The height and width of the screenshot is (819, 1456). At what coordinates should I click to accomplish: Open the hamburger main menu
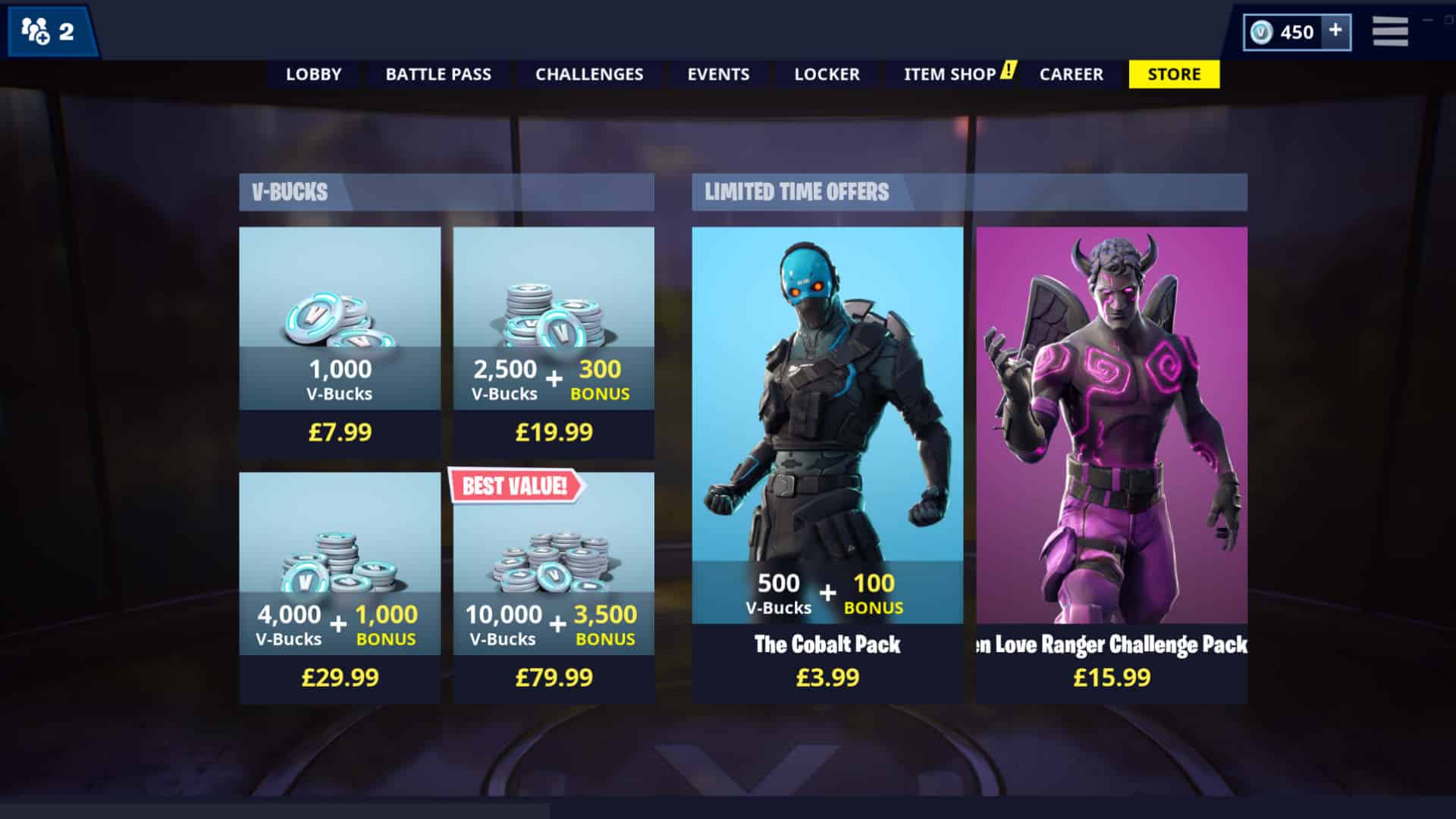pyautogui.click(x=1390, y=32)
